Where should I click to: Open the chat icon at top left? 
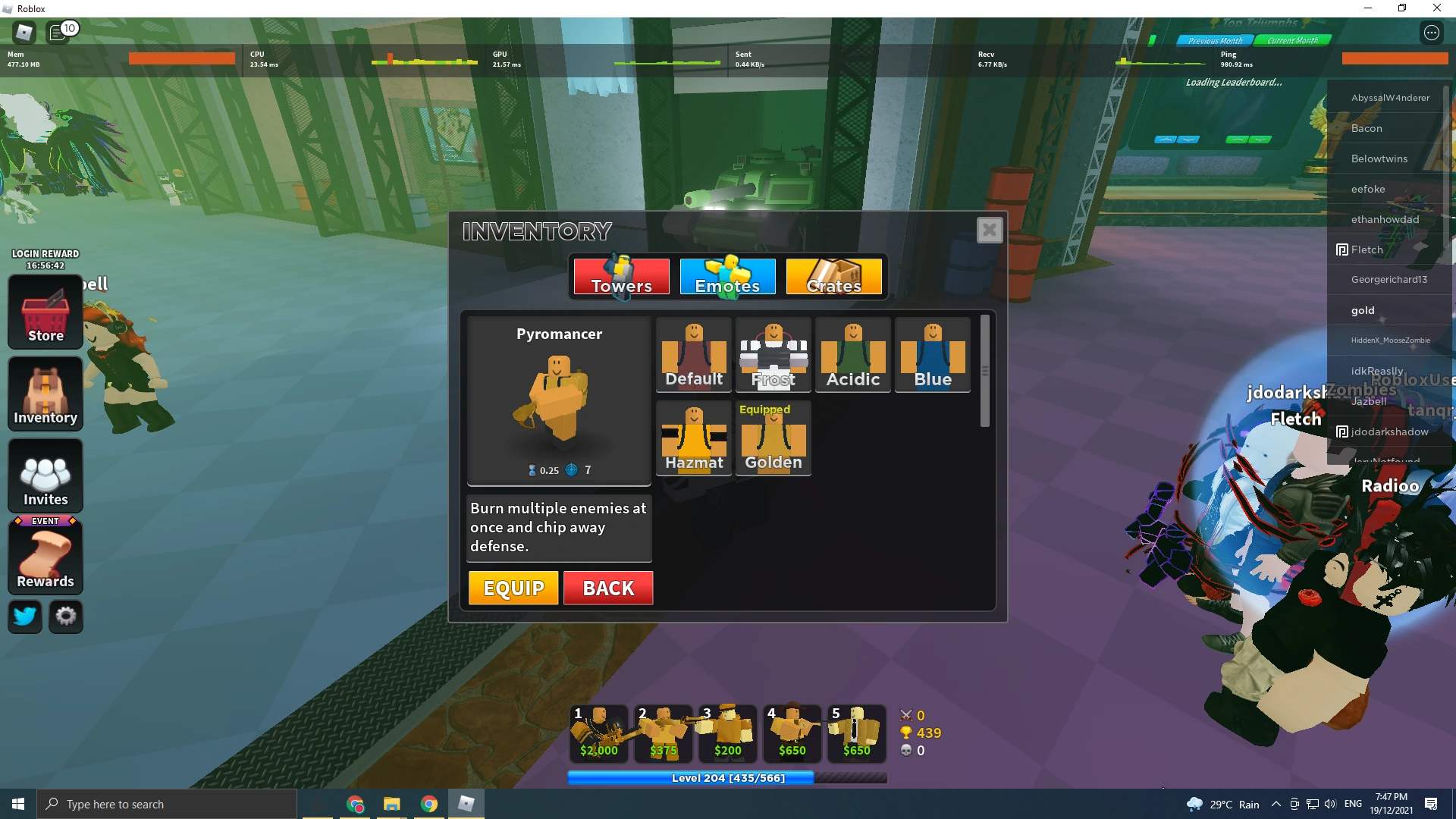60,32
